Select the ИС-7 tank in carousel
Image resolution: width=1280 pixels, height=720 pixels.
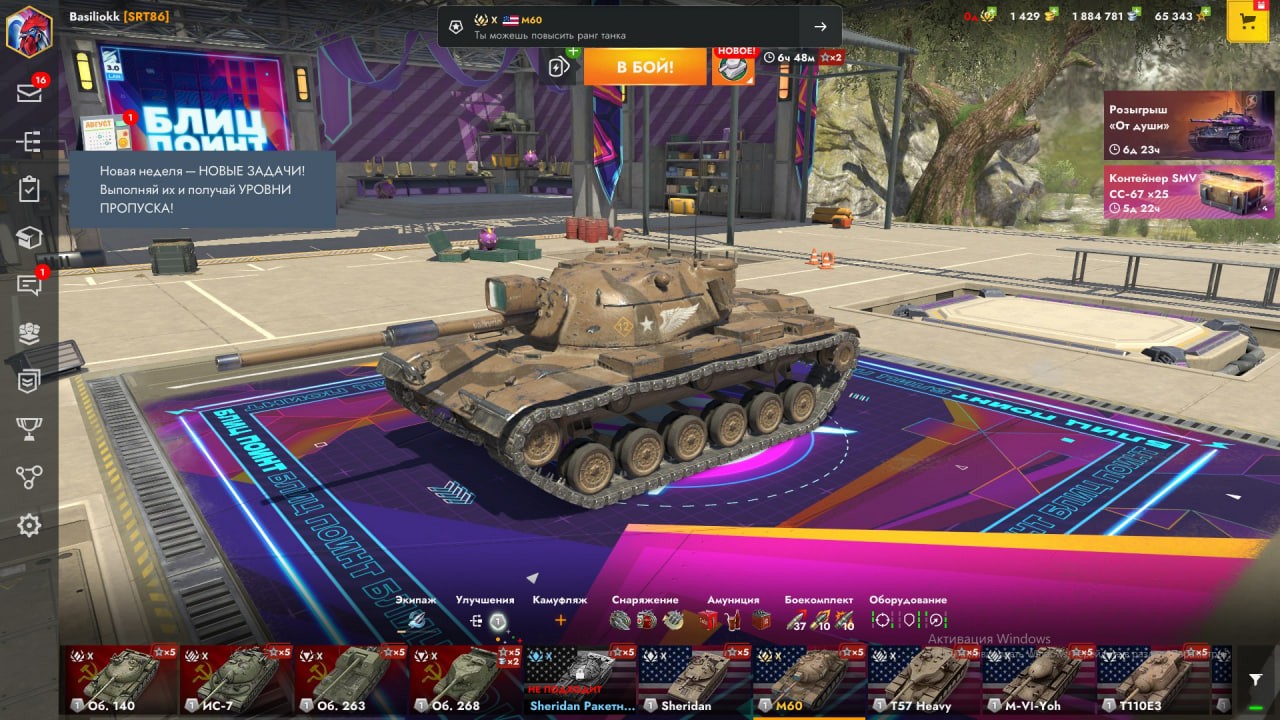237,679
